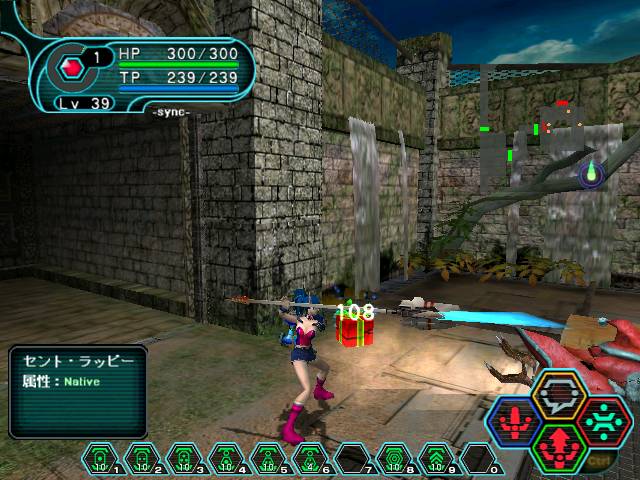
Task: Activate the blue-bordered normal attack hexagon
Action: pyautogui.click(x=513, y=422)
